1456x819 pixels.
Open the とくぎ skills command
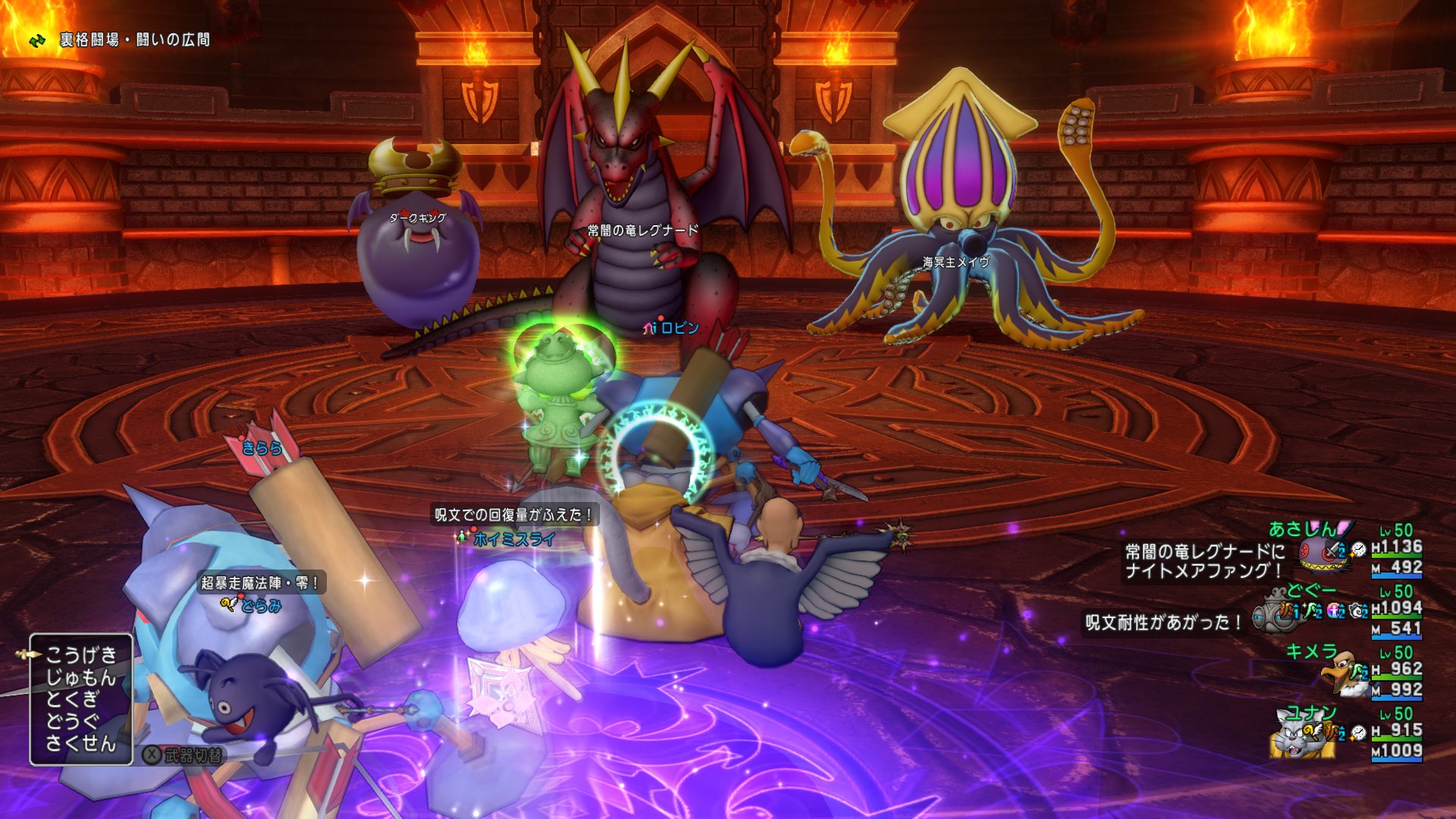pos(73,698)
